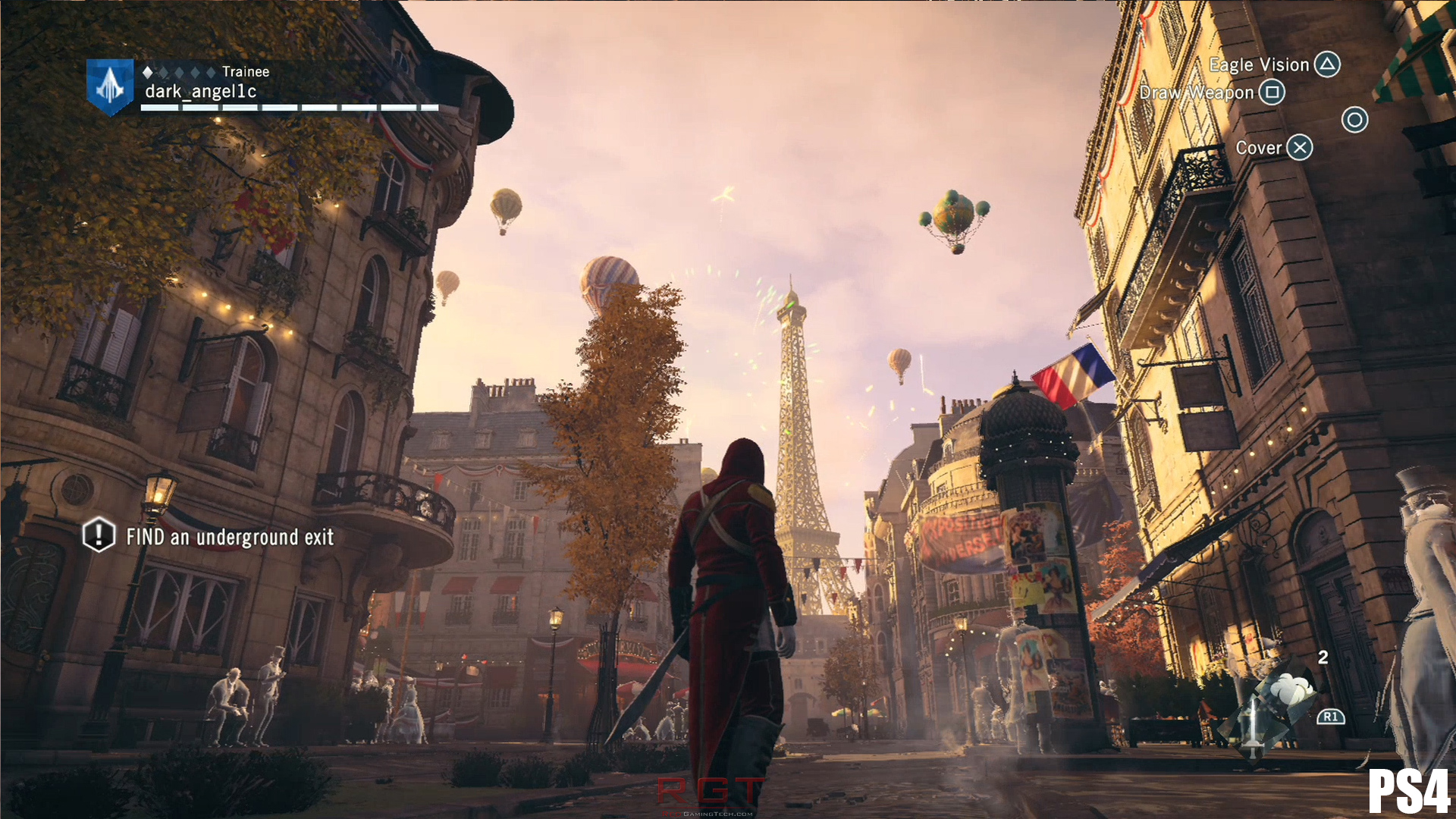Click the blue Assassin crest badge

[110, 86]
